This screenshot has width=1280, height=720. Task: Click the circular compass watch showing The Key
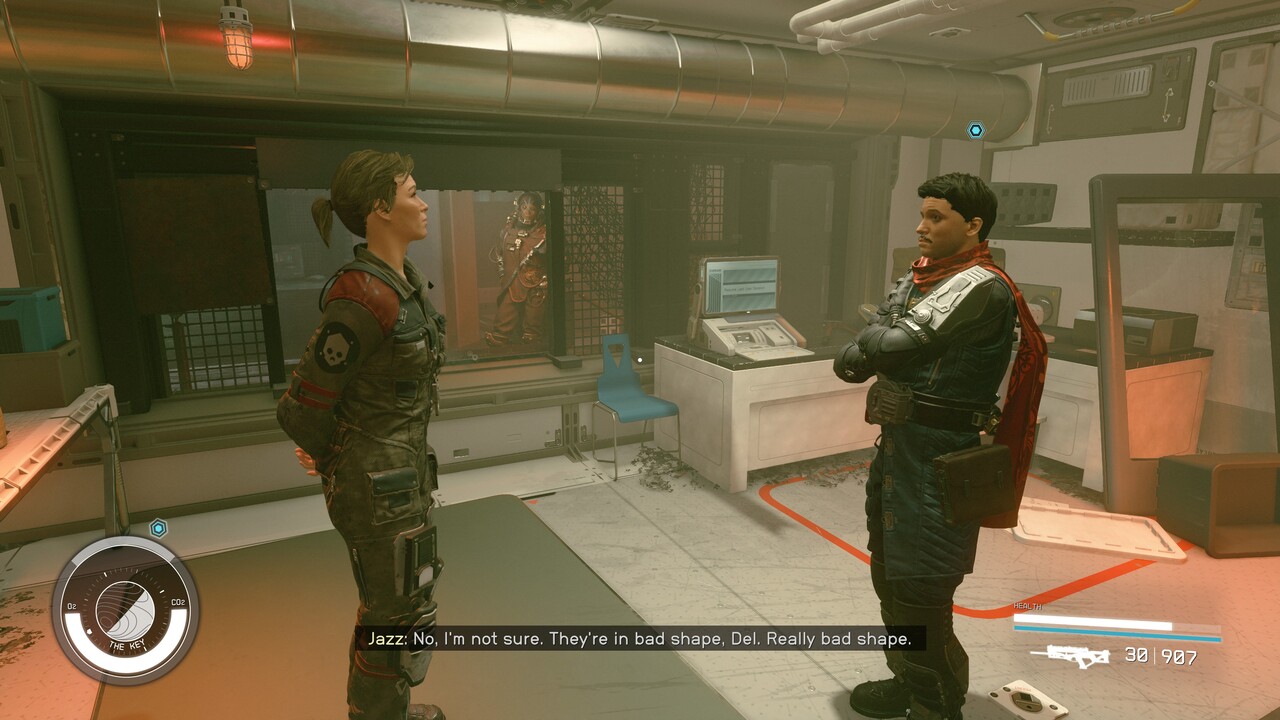click(x=125, y=610)
